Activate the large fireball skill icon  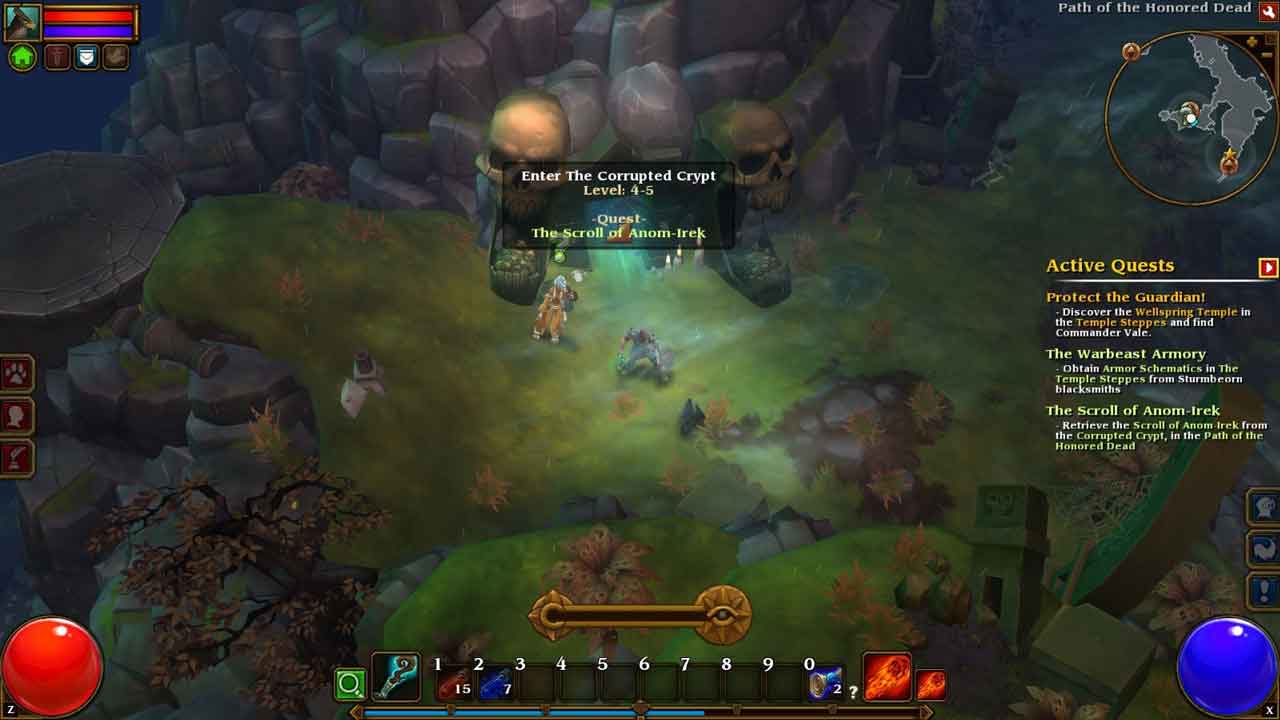pyautogui.click(x=886, y=677)
